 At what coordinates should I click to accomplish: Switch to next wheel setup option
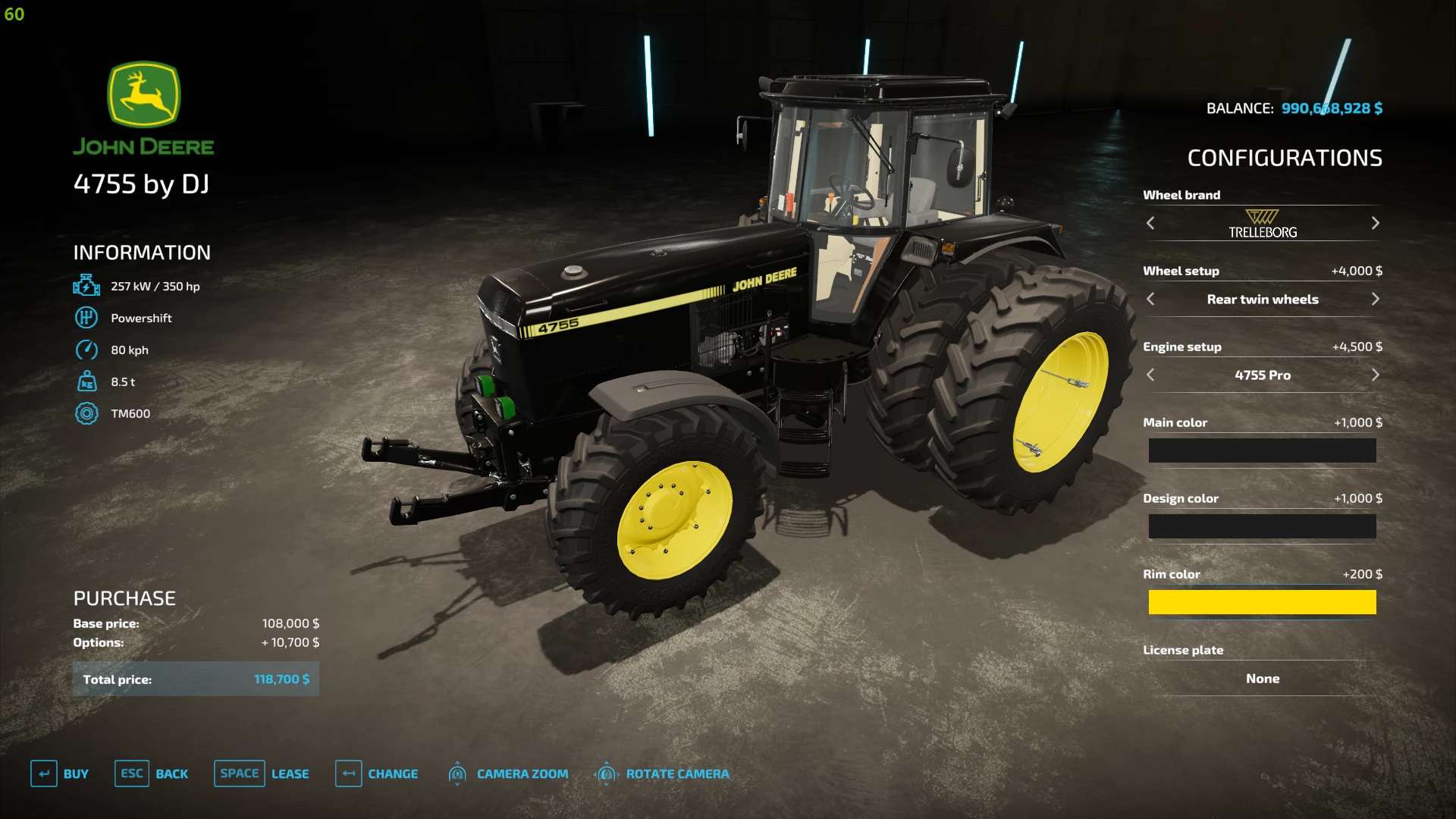(1375, 299)
